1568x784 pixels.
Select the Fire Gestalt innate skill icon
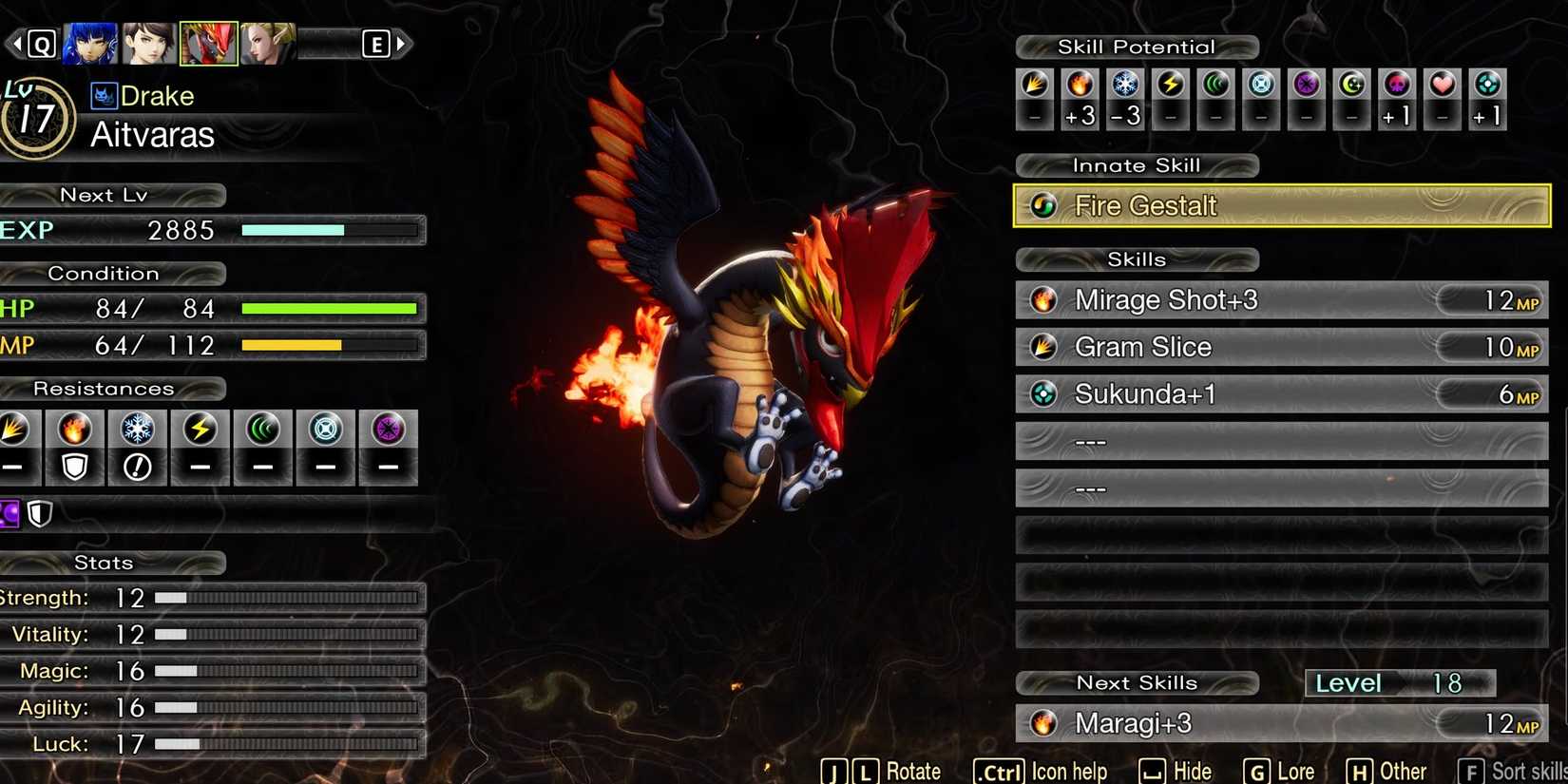(1042, 205)
